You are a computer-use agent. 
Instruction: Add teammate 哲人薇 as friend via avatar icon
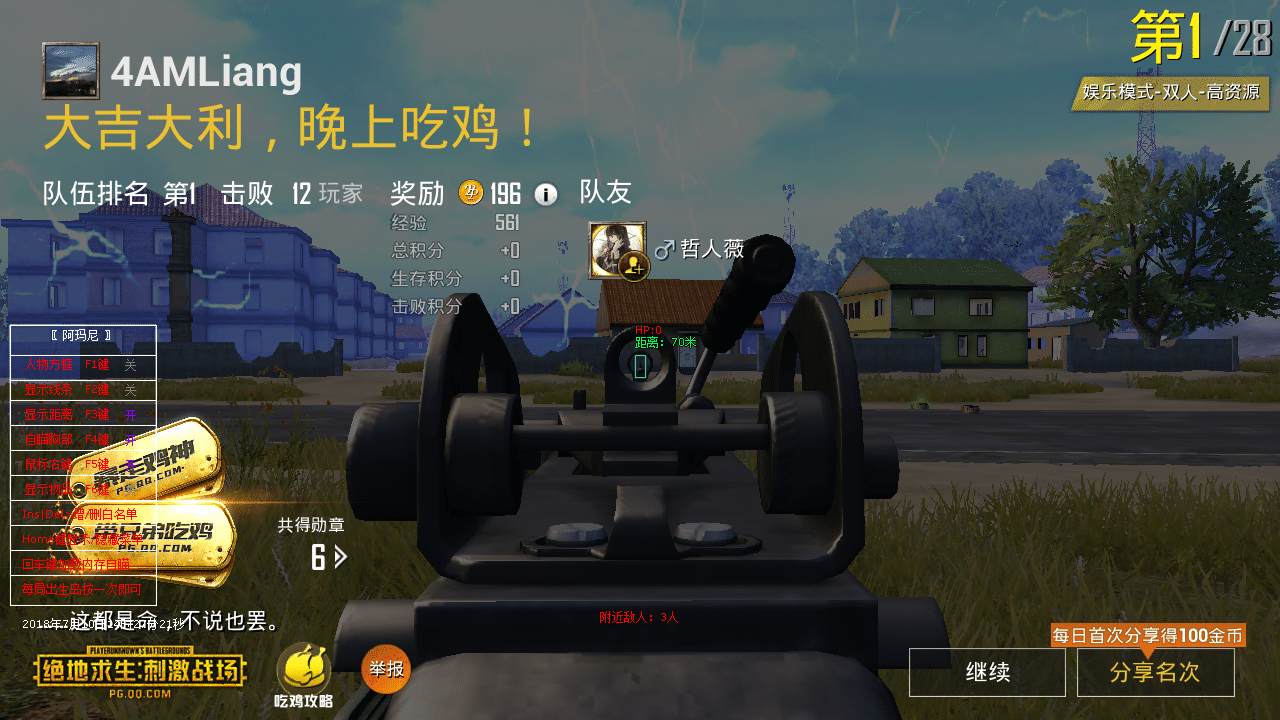coord(633,267)
